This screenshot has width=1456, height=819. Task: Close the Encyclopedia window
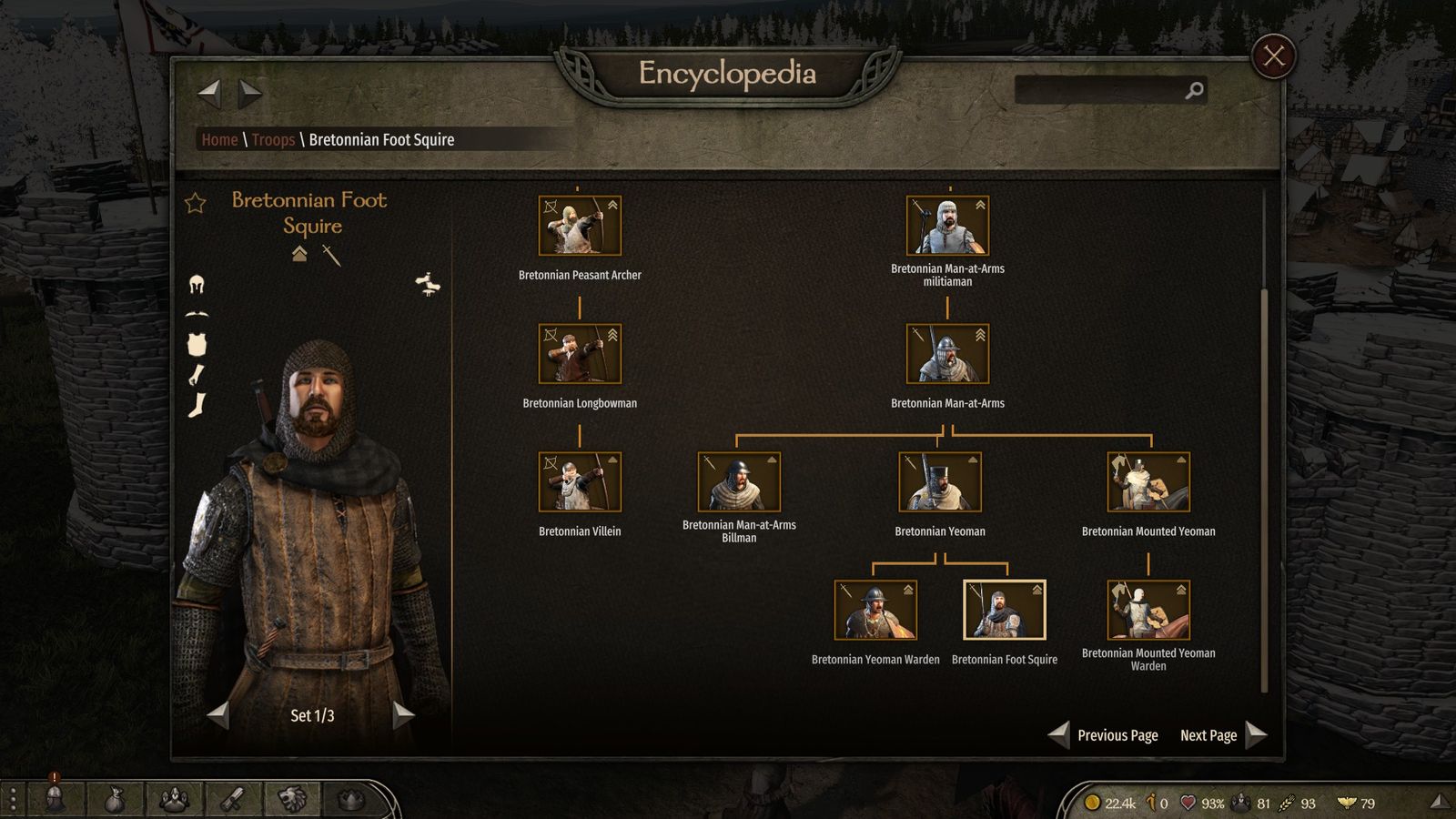pos(1273,56)
